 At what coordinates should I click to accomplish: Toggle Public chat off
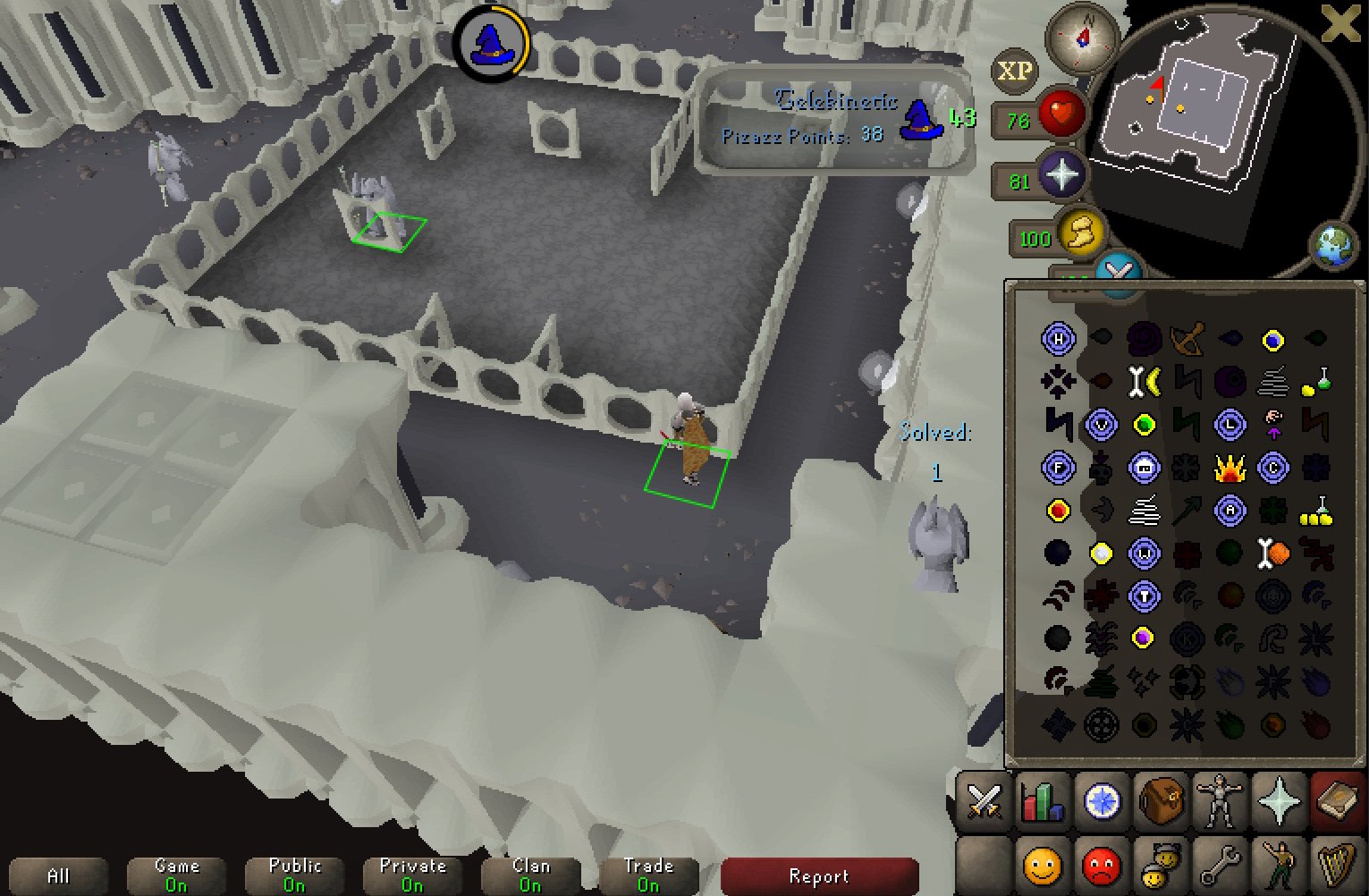point(294,874)
